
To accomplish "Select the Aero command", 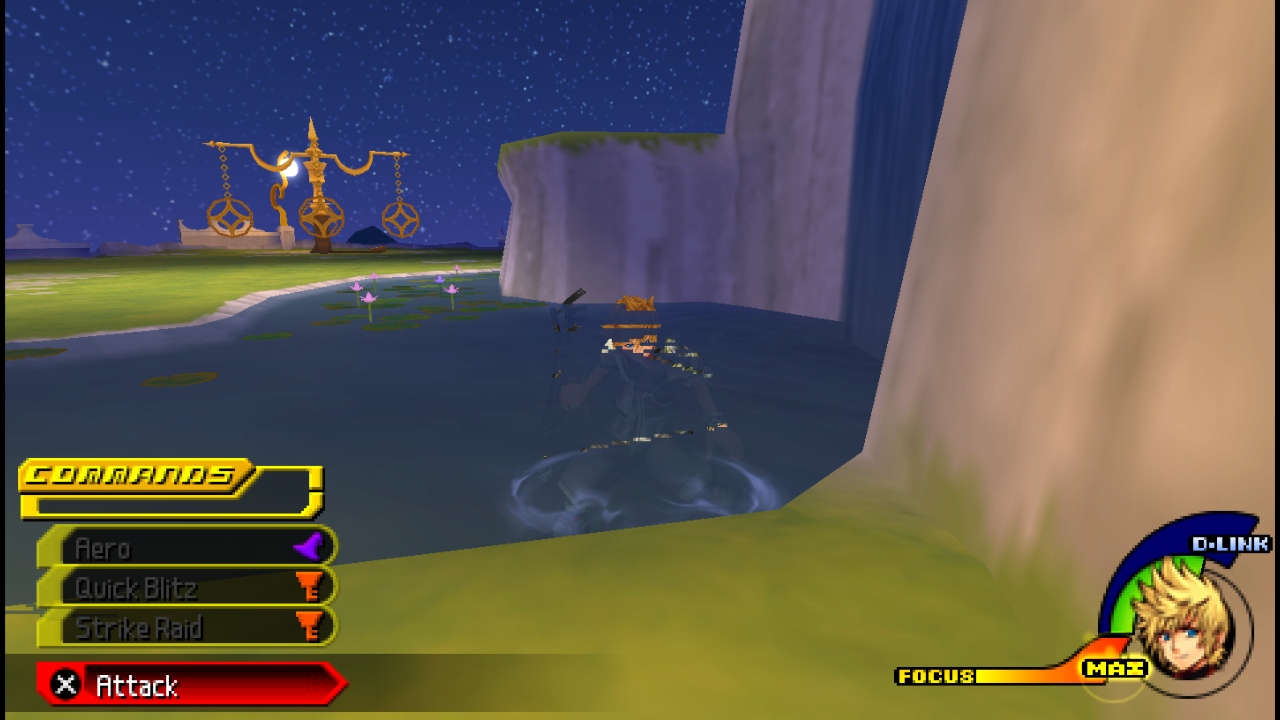I will click(188, 548).
